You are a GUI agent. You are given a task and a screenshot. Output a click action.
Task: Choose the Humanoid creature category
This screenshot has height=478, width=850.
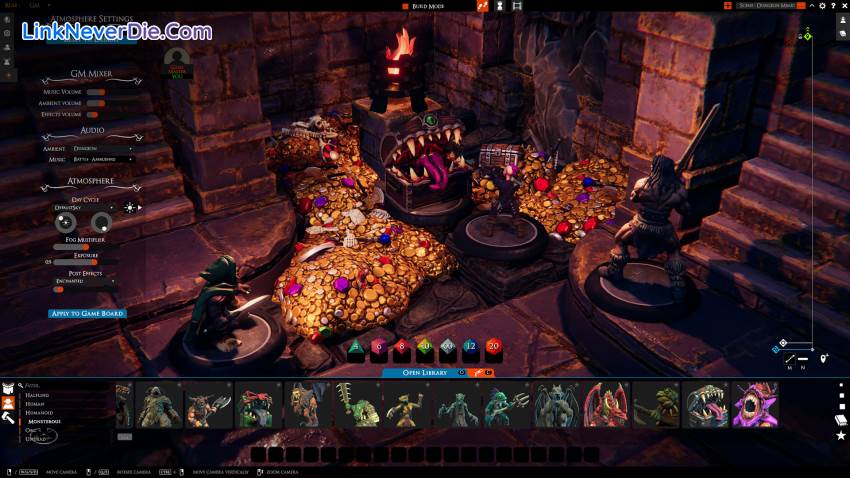(39, 412)
